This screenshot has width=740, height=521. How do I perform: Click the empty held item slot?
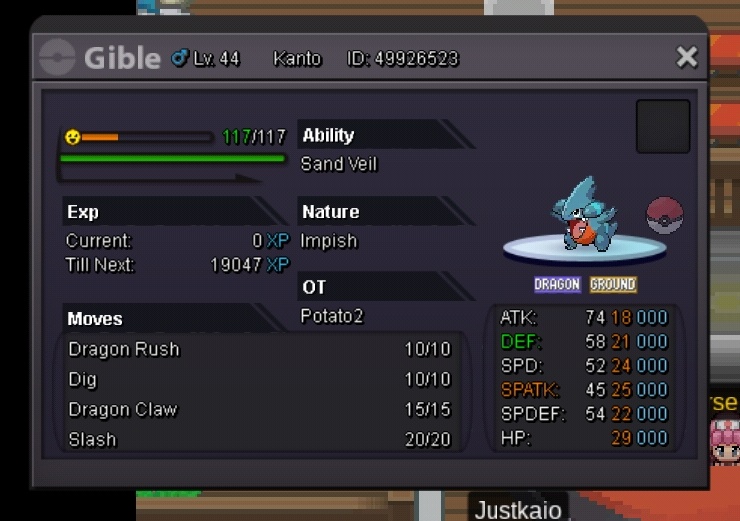(x=663, y=126)
